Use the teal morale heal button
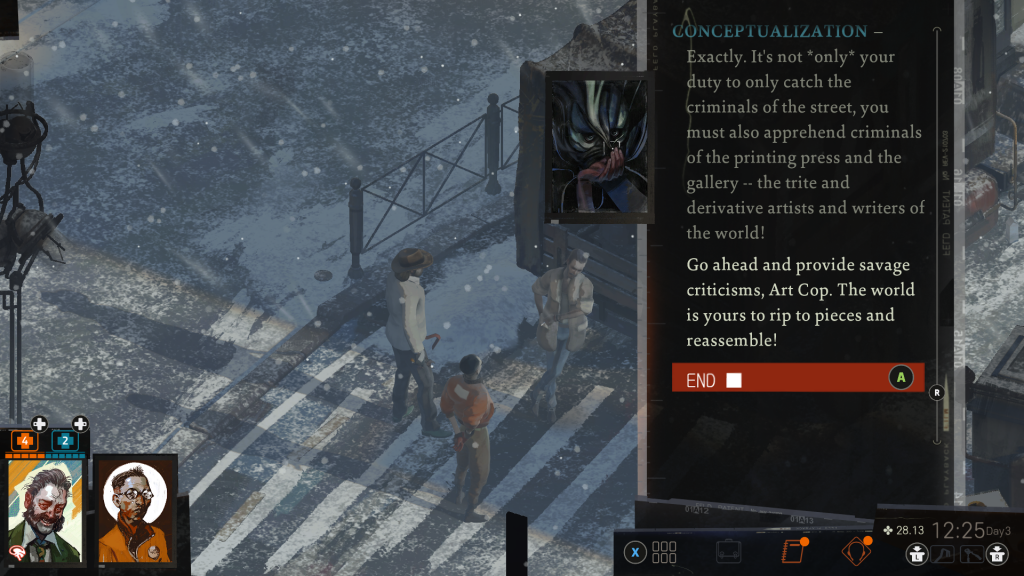 coord(80,424)
